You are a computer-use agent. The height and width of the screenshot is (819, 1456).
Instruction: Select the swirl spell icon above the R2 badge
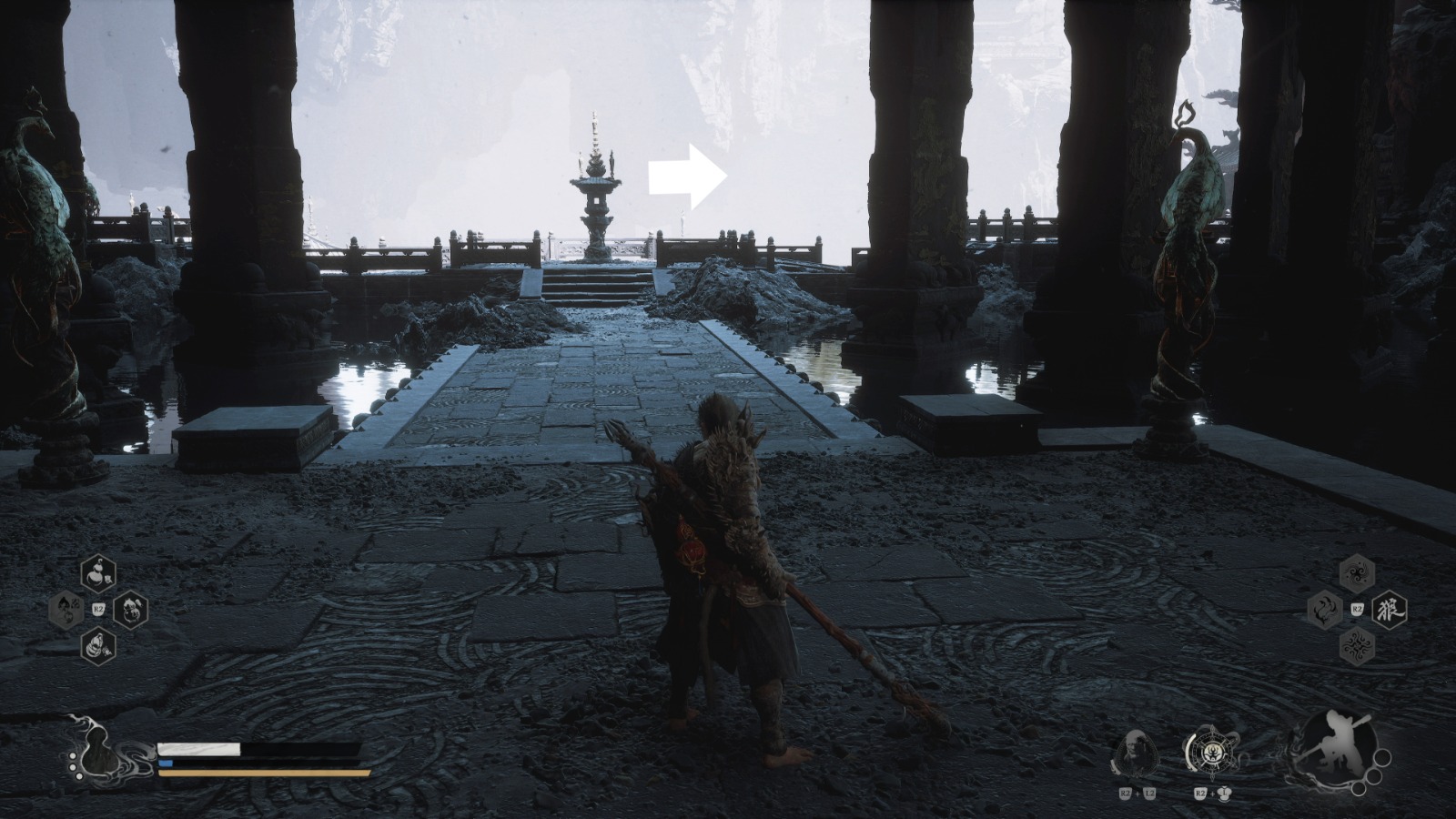(1357, 571)
